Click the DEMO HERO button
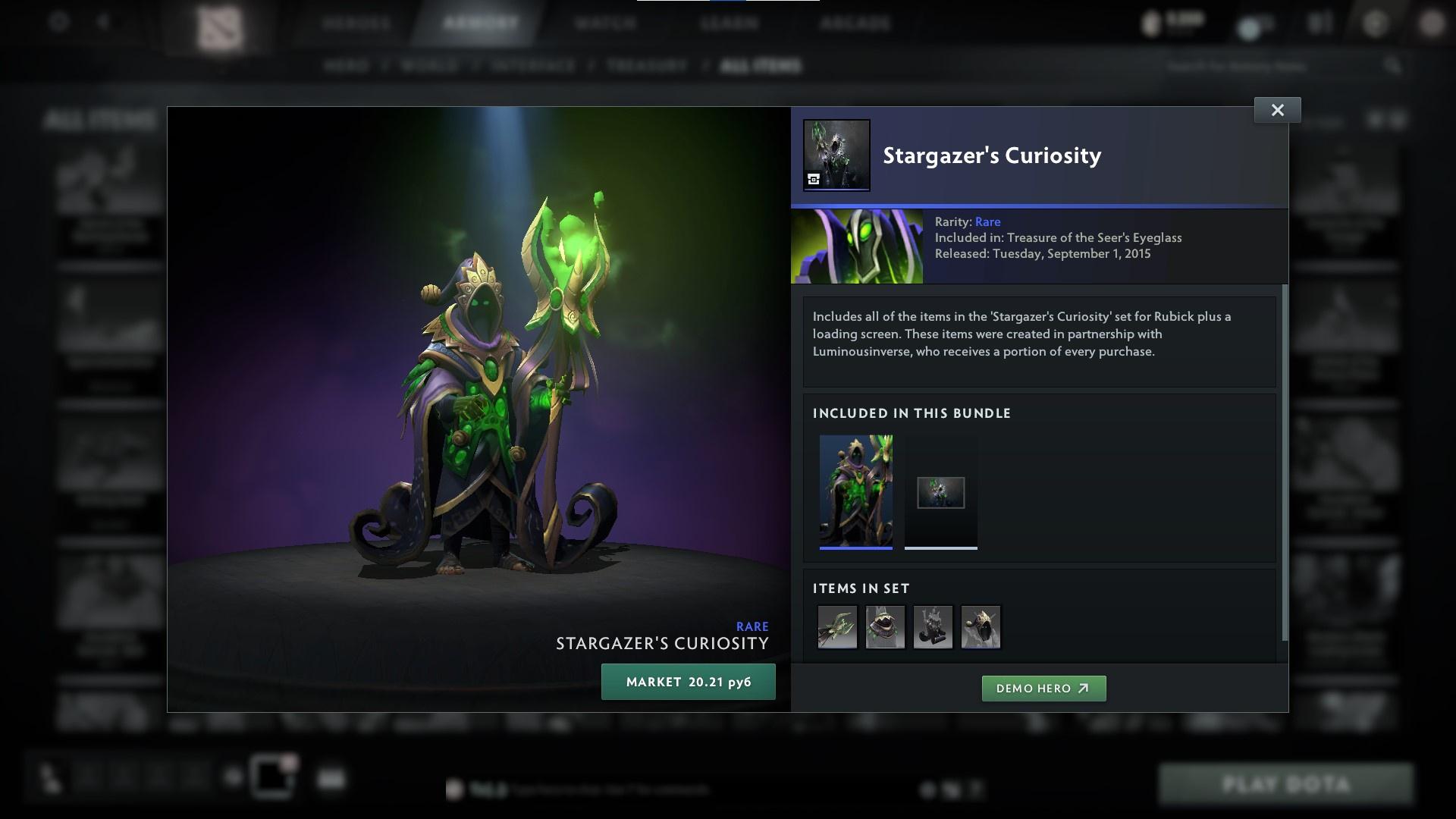Viewport: 1456px width, 819px height. tap(1043, 689)
